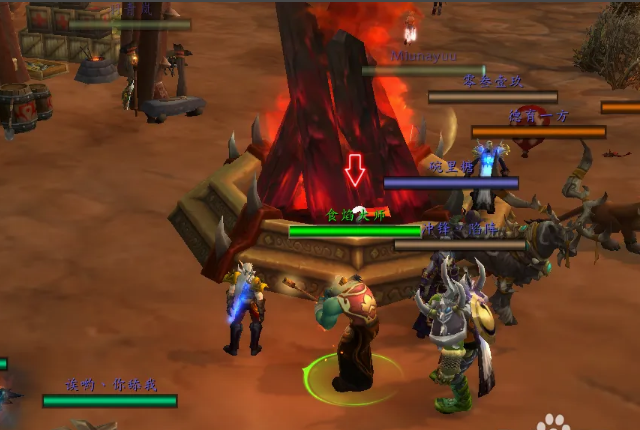This screenshot has height=430, width=640.
Task: Choose the 碗里糖 blue nameplate
Action: tap(451, 183)
